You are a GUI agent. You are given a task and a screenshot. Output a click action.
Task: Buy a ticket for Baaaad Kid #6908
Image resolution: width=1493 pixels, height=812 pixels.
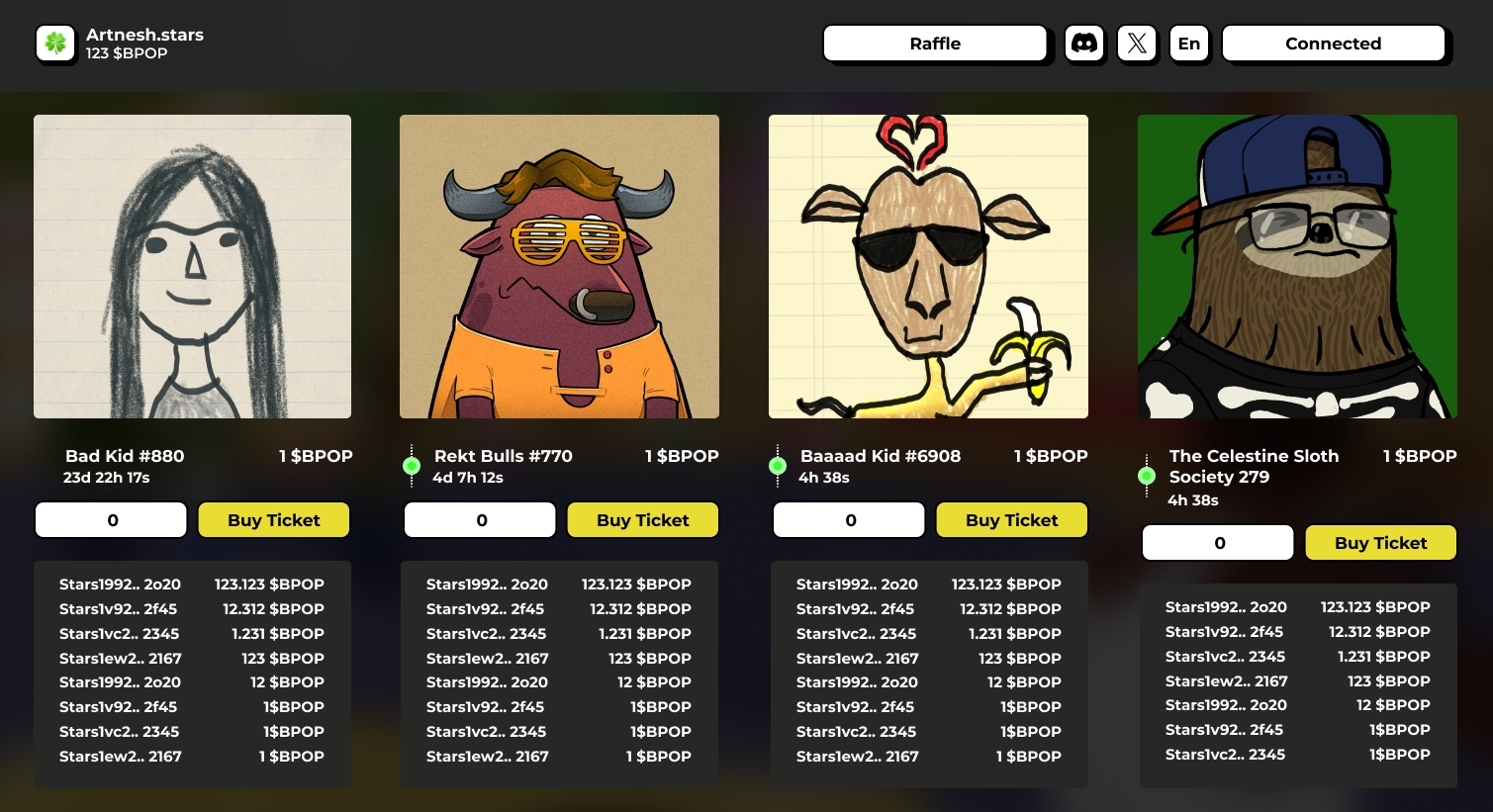[x=1011, y=520]
